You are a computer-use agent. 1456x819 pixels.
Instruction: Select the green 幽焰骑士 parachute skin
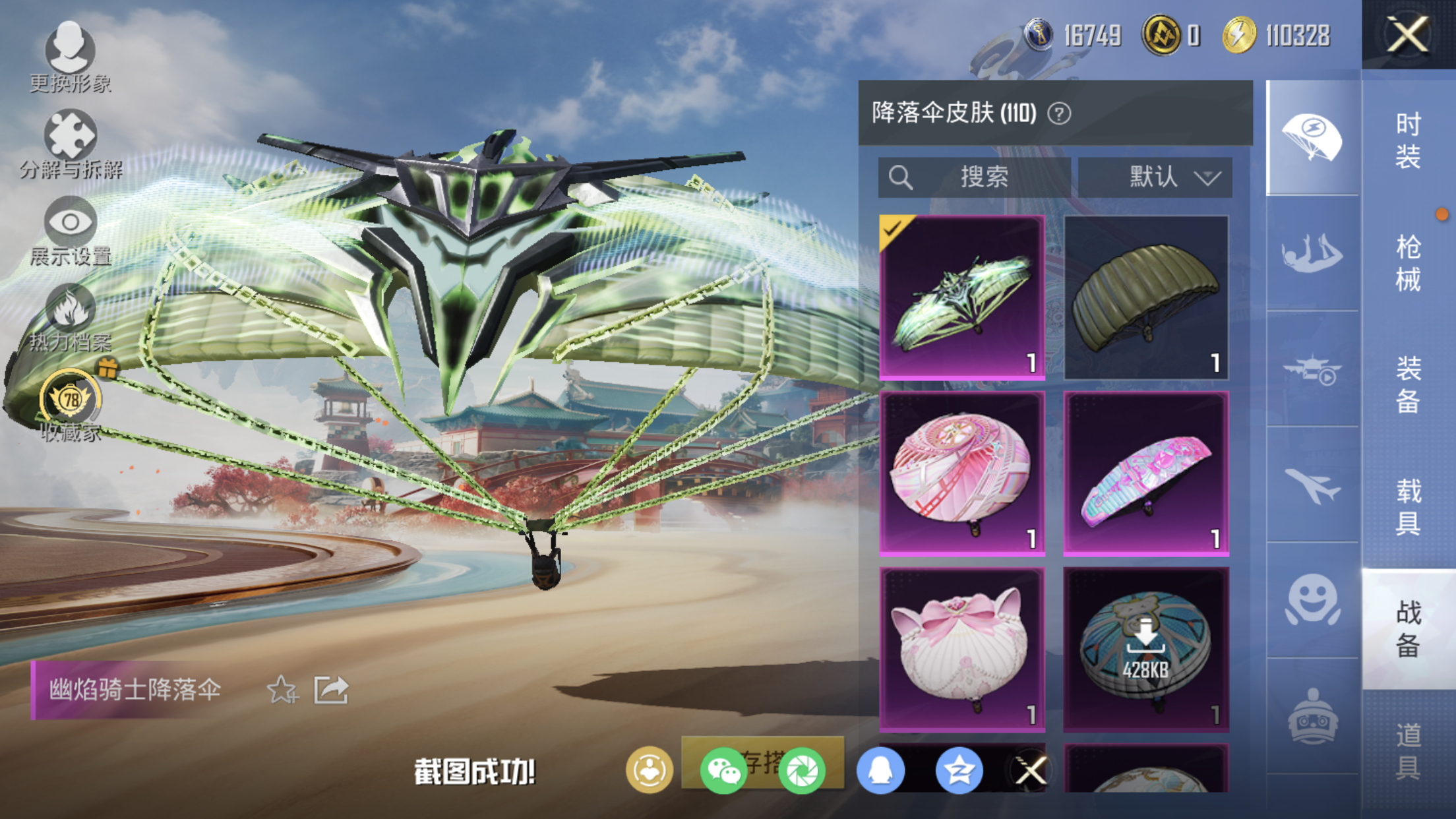click(x=962, y=297)
